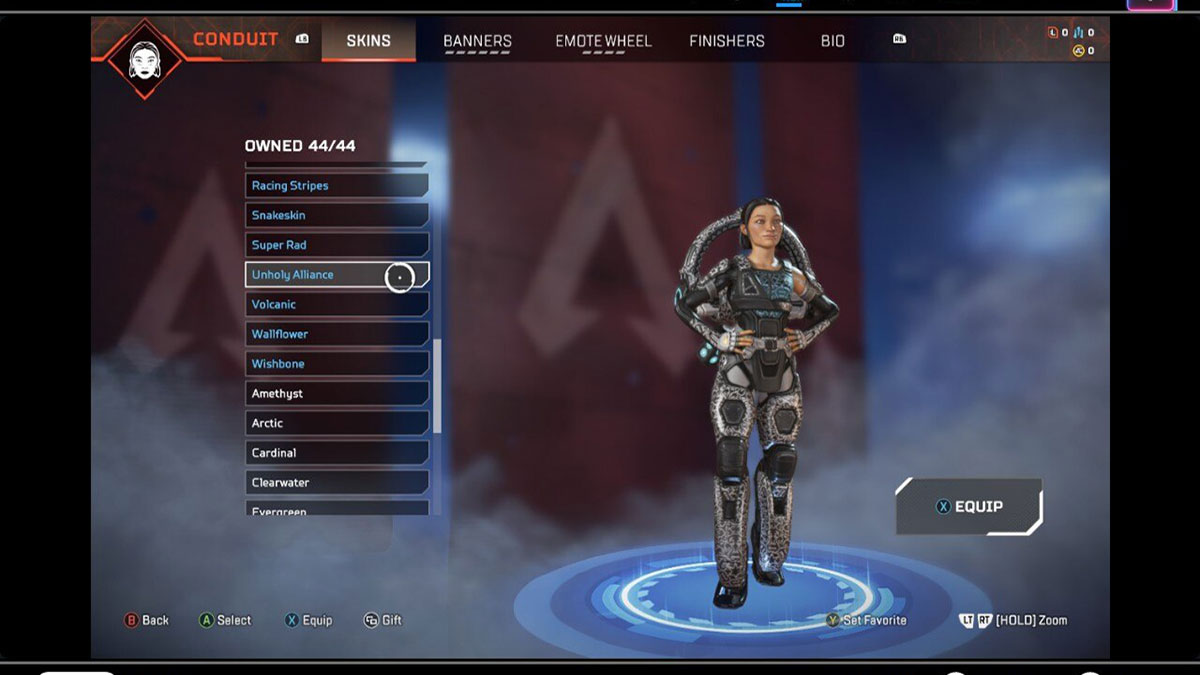Go to the Finishers tab
Viewport: 1200px width, 675px height.
point(727,41)
